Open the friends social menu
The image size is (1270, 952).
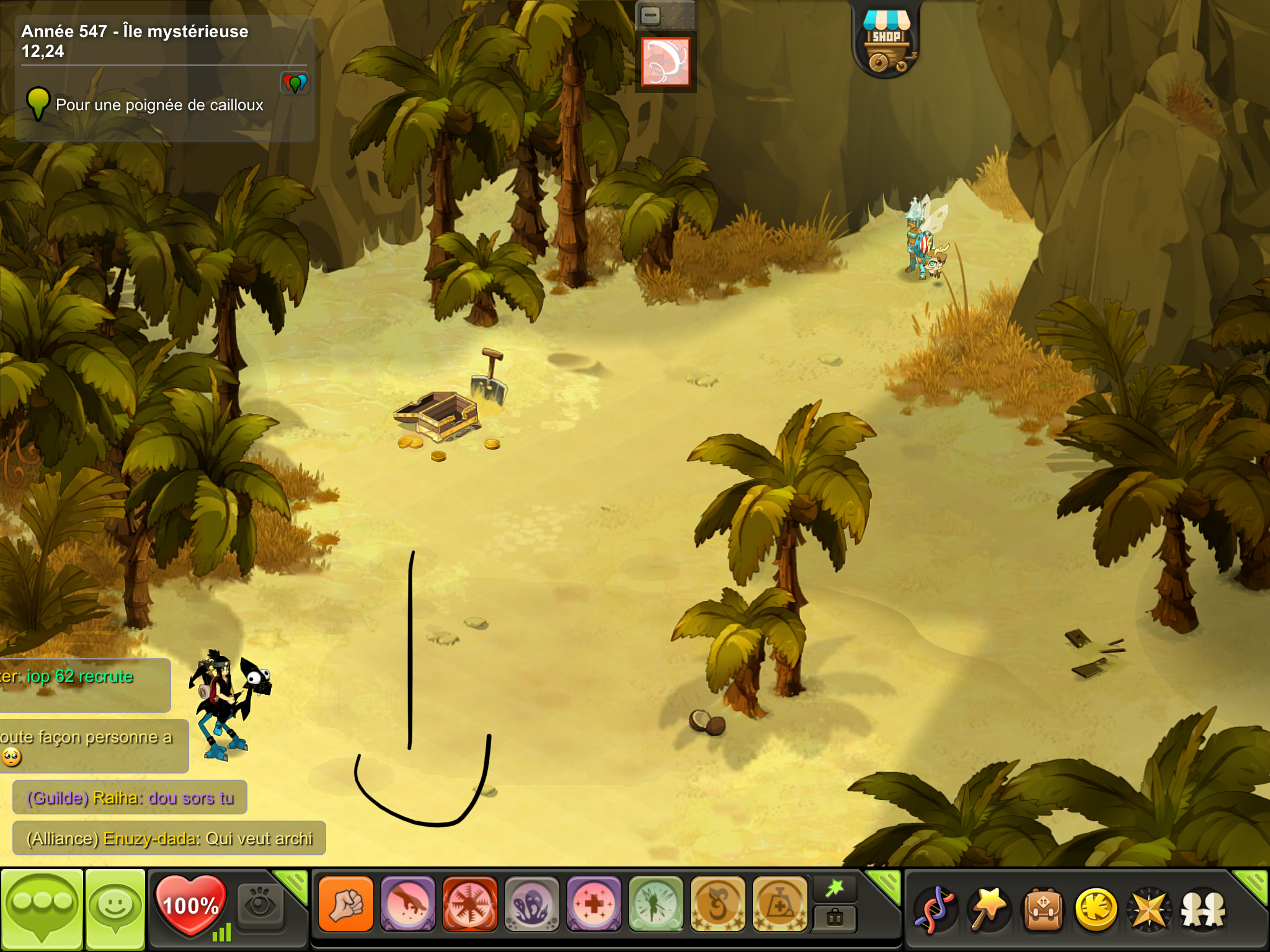[1203, 909]
